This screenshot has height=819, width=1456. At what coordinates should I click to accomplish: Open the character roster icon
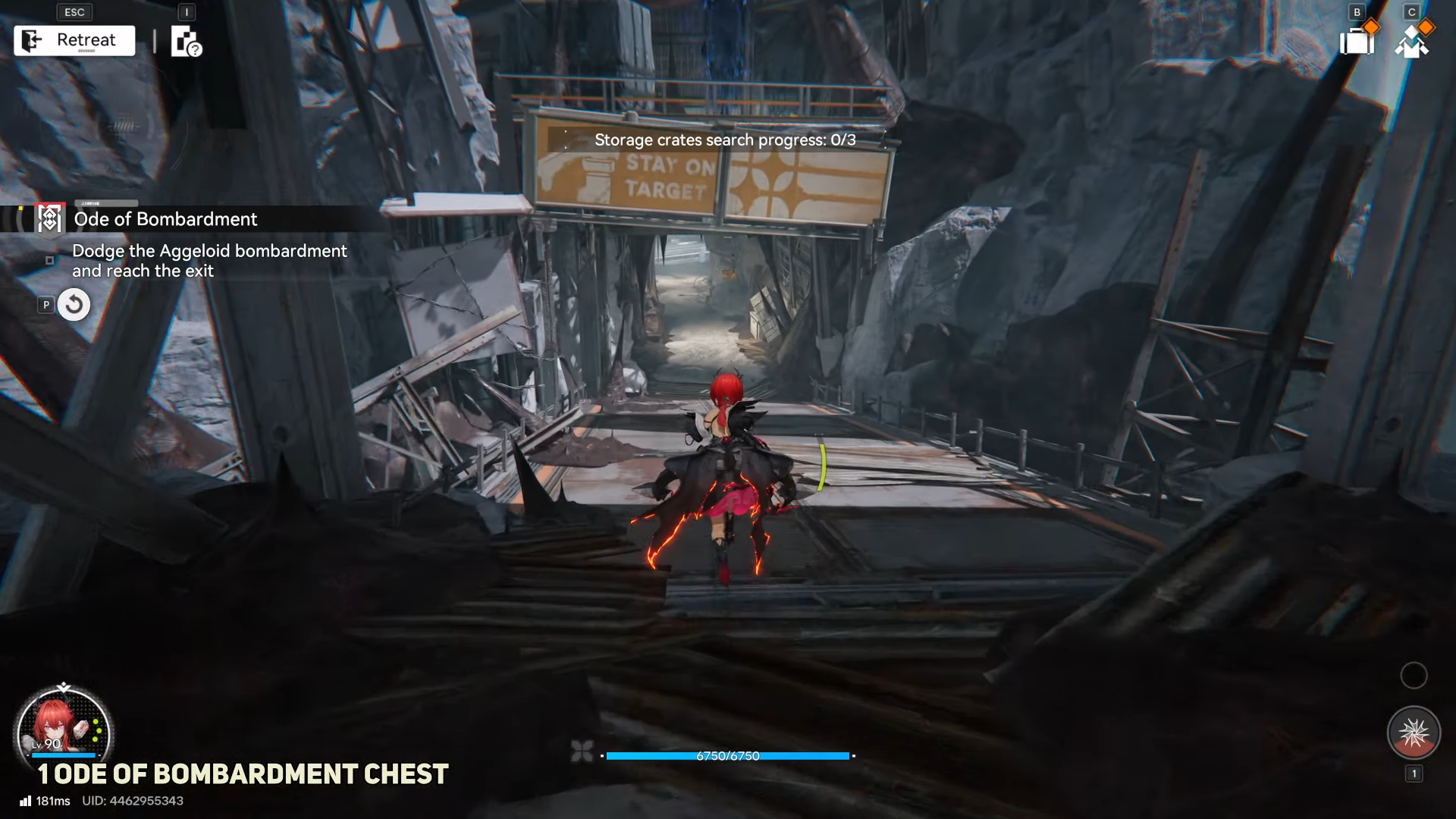1412,42
